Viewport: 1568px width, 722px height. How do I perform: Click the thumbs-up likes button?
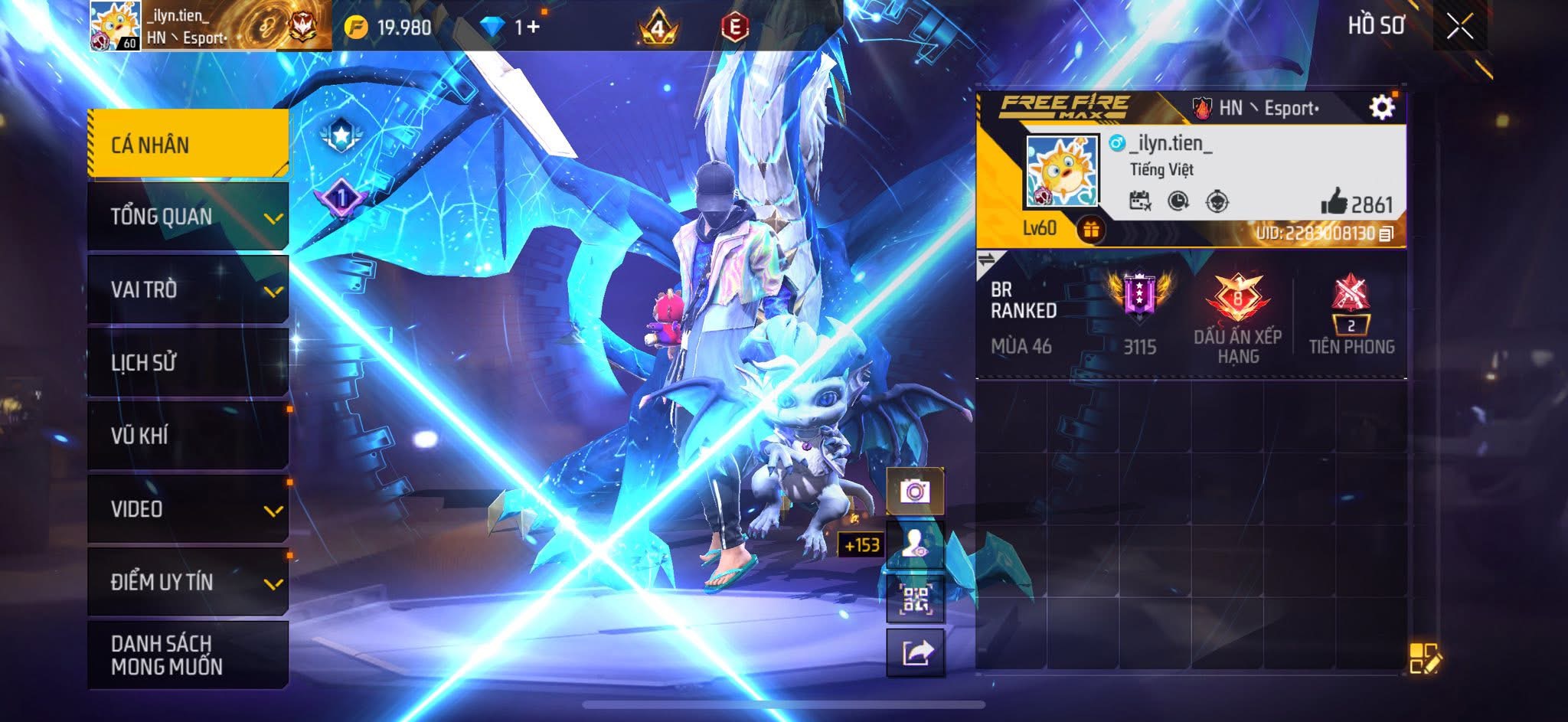pyautogui.click(x=1334, y=202)
